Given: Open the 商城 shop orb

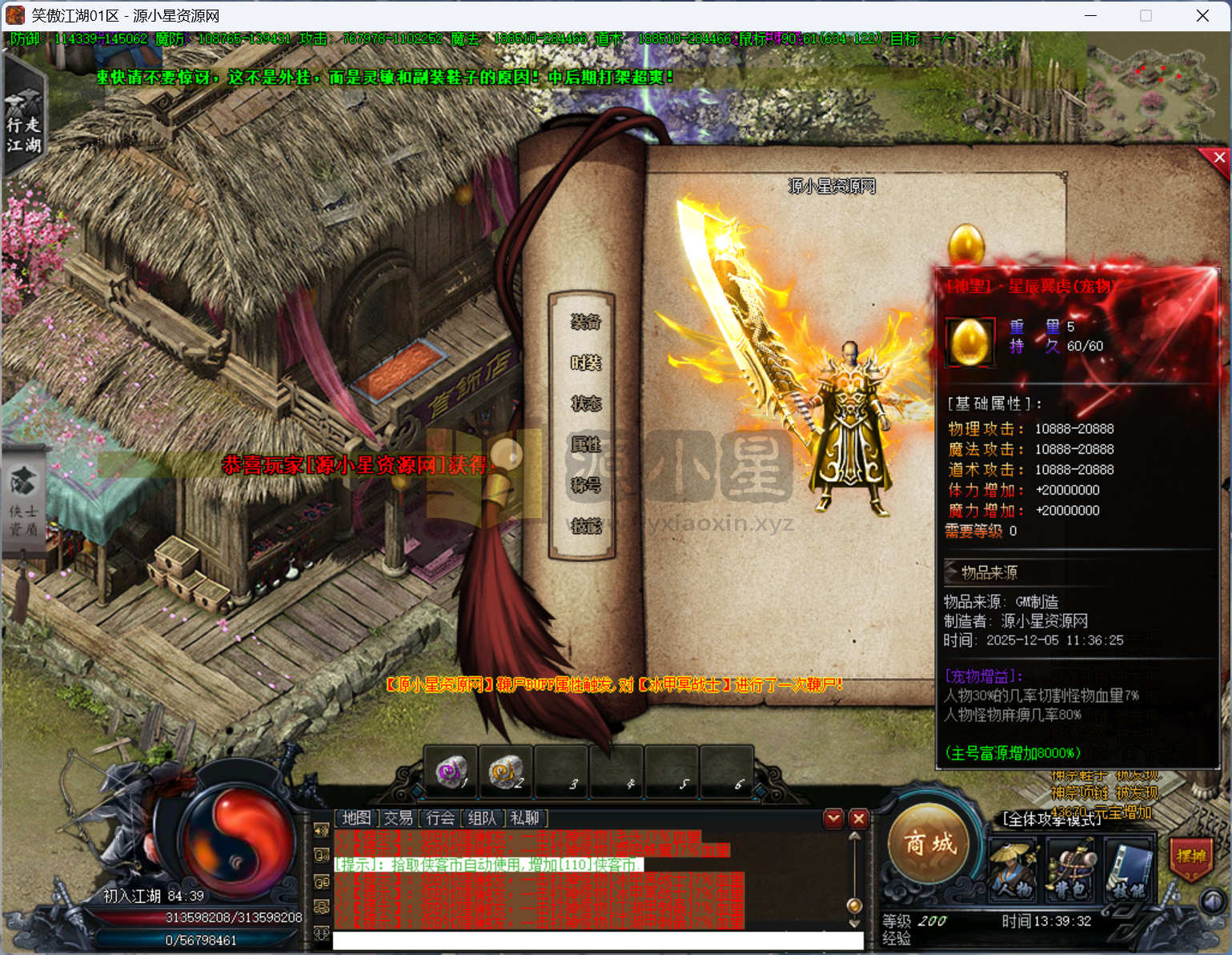Looking at the screenshot, I should point(929,844).
